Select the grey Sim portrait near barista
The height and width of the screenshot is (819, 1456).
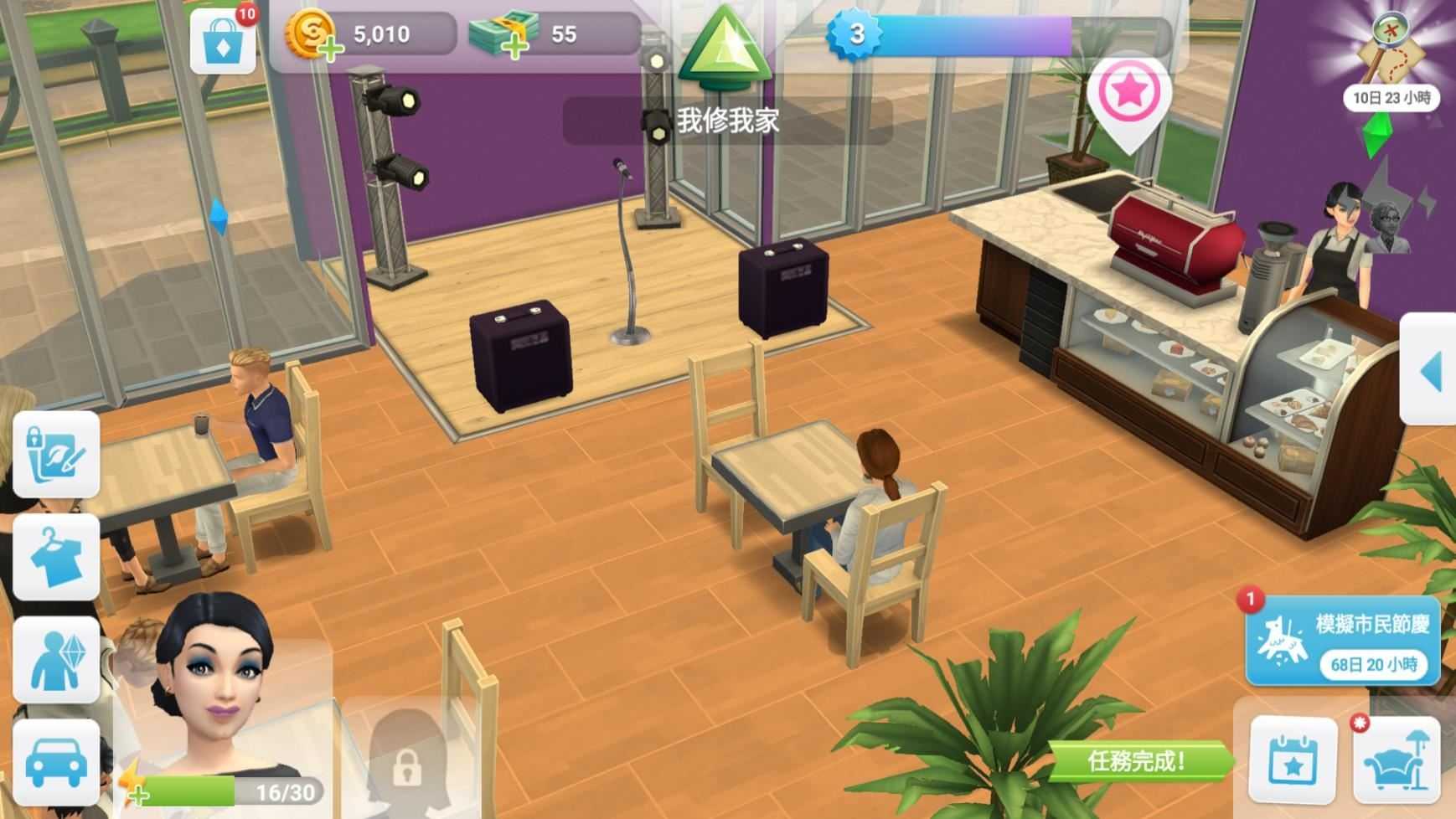click(1386, 226)
